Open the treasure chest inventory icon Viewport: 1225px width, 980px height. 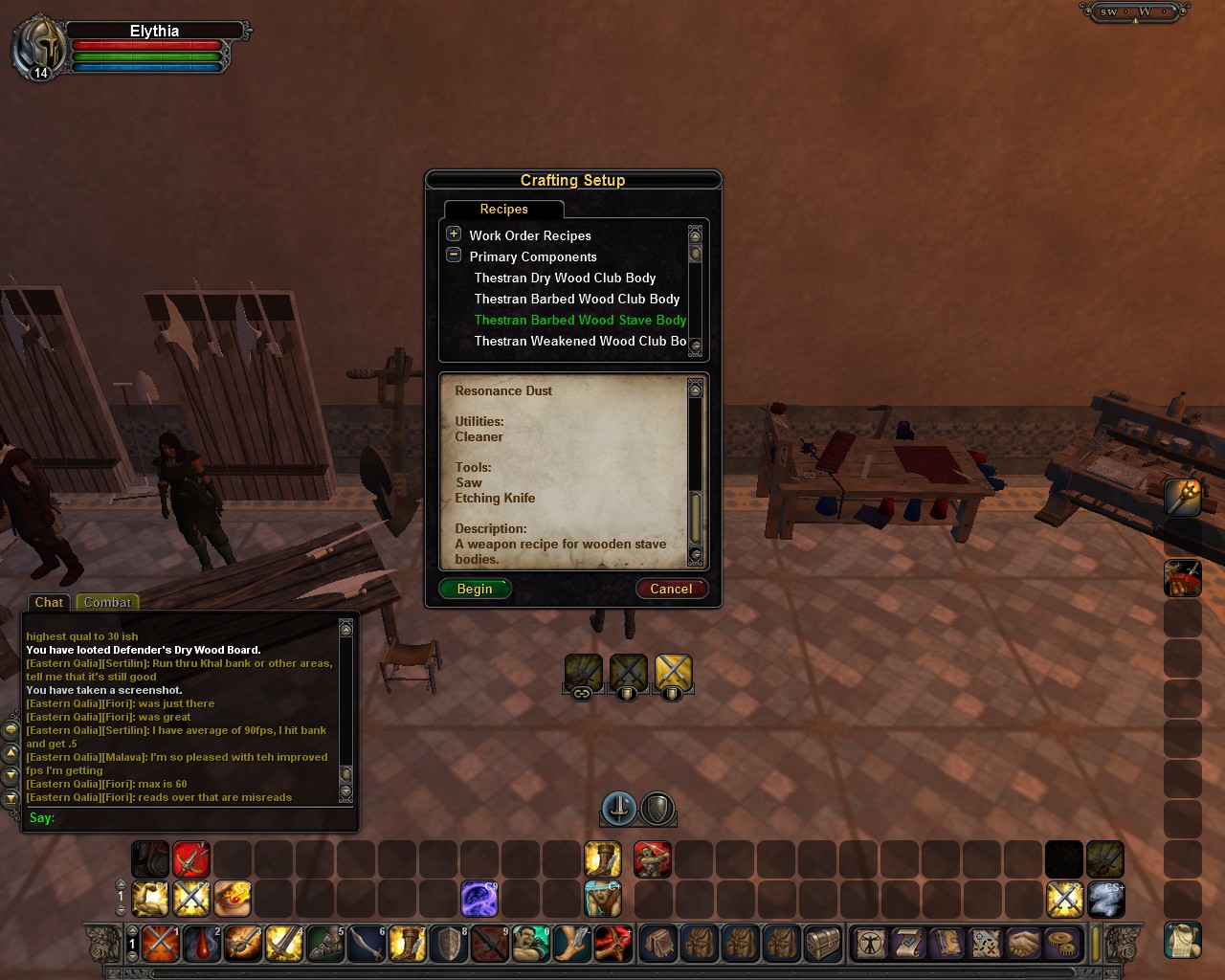pyautogui.click(x=822, y=944)
